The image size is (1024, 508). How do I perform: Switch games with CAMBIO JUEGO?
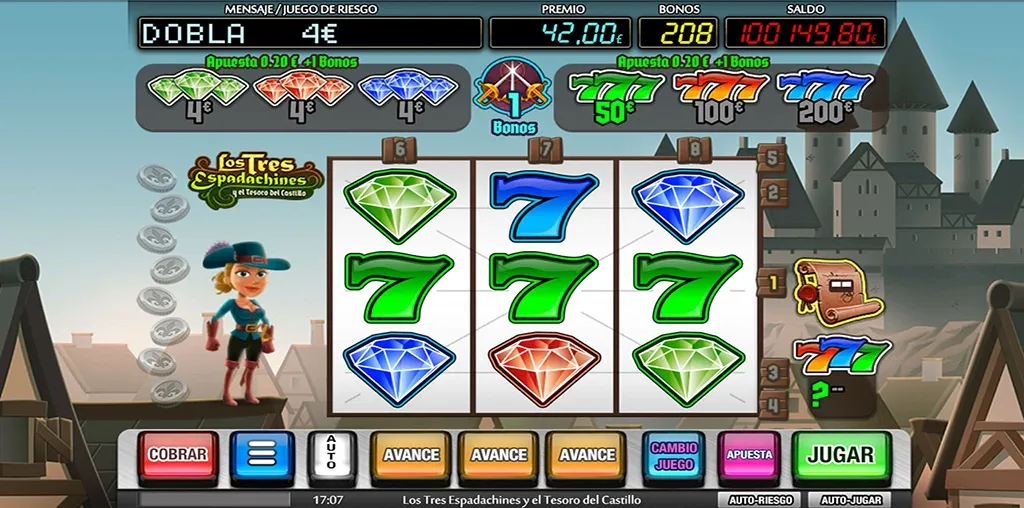pyautogui.click(x=675, y=456)
